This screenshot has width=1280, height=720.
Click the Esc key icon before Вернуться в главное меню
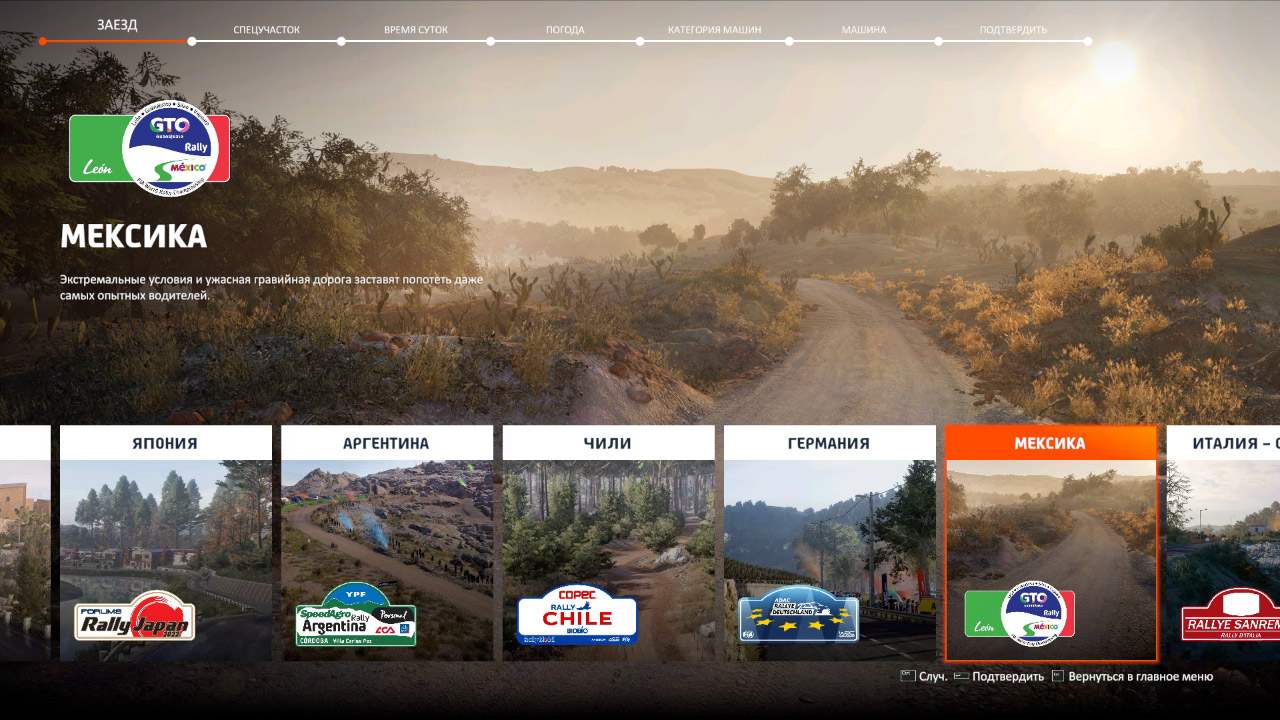(x=1055, y=676)
